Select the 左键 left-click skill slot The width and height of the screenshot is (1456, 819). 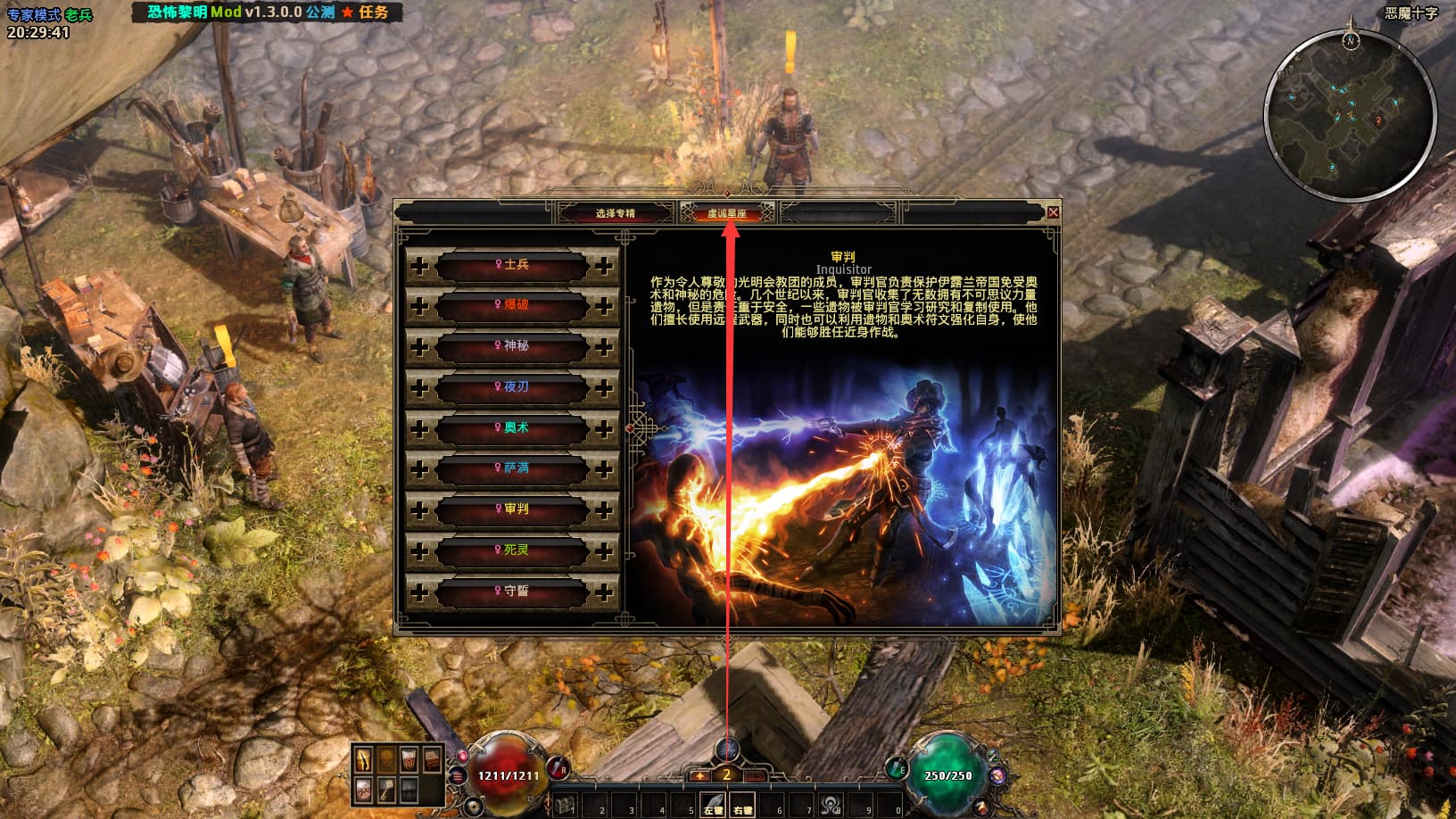click(x=713, y=805)
